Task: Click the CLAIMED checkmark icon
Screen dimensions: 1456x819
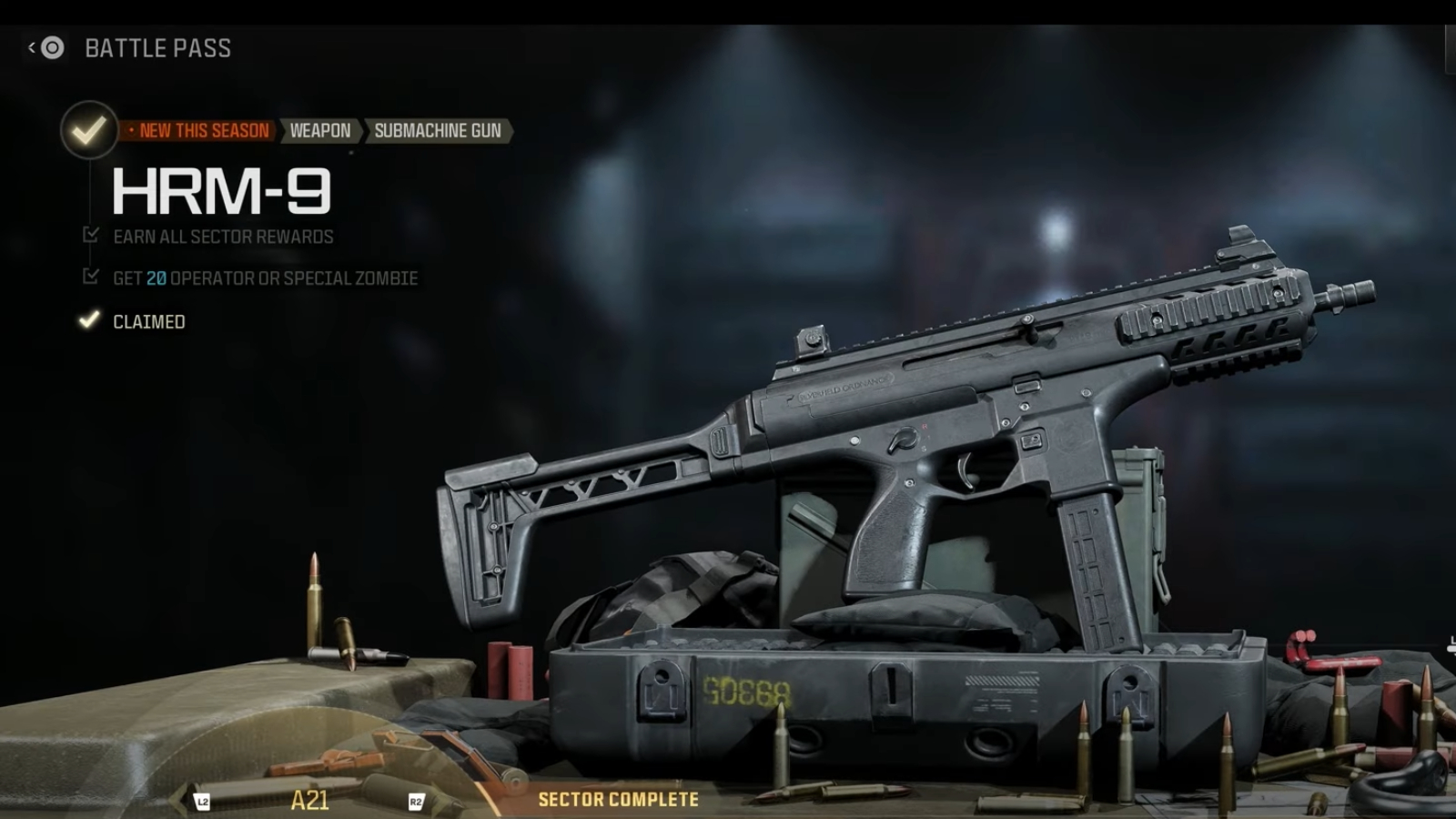Action: coord(88,320)
